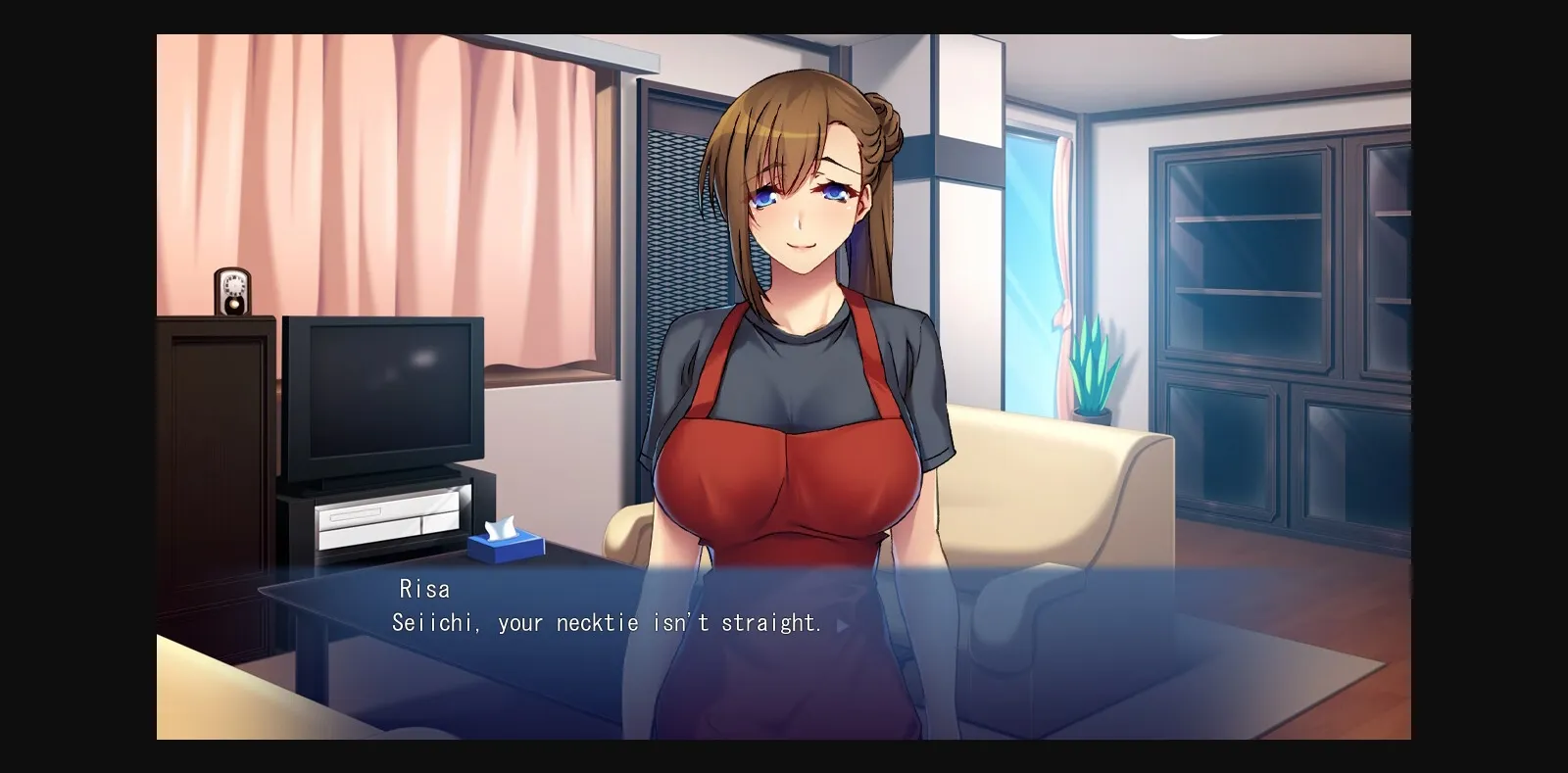
Task: Click the character name label Risa
Action: [422, 588]
